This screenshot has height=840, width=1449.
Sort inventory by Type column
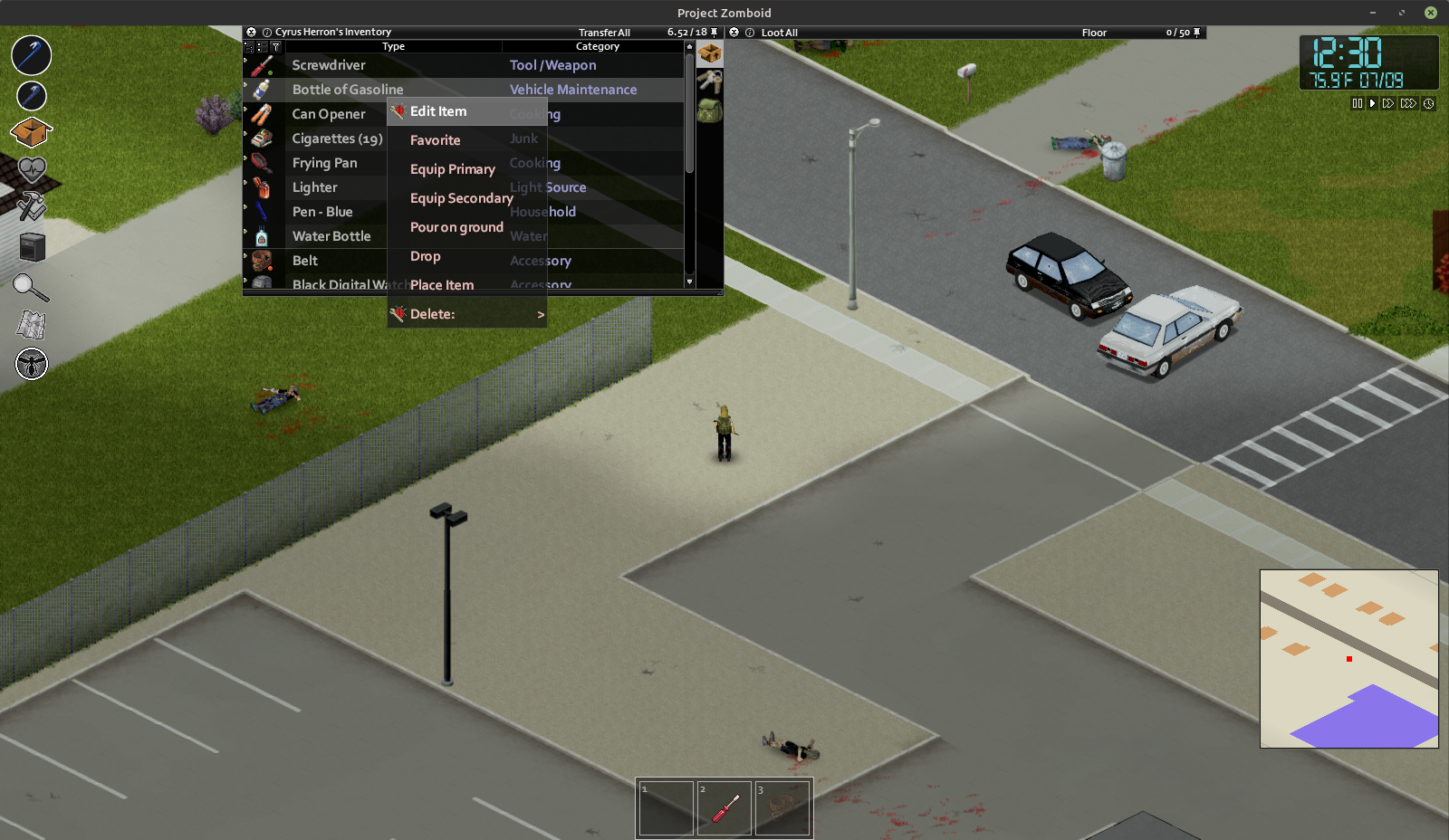coord(393,46)
